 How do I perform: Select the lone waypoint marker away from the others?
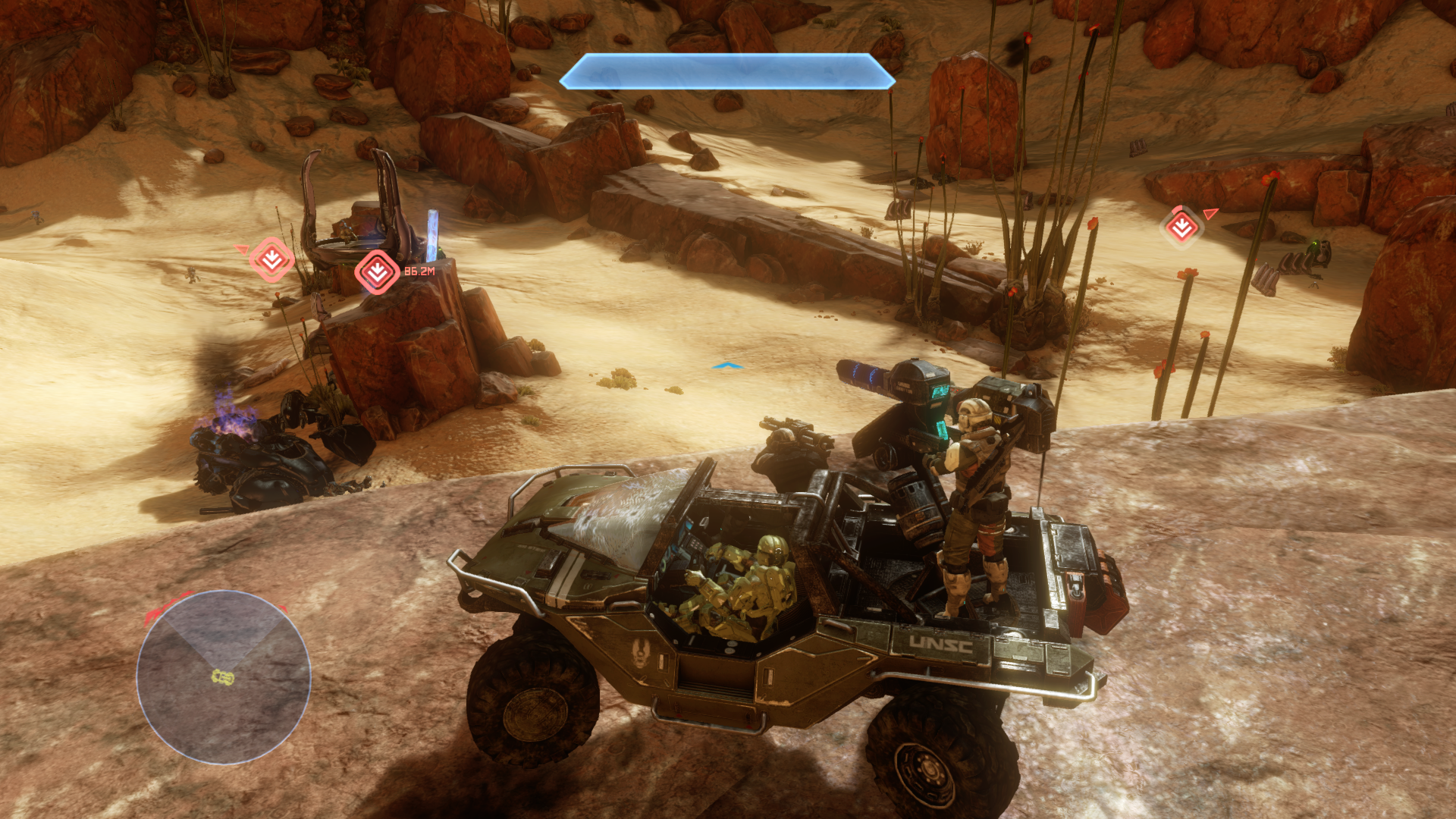coord(1181,226)
